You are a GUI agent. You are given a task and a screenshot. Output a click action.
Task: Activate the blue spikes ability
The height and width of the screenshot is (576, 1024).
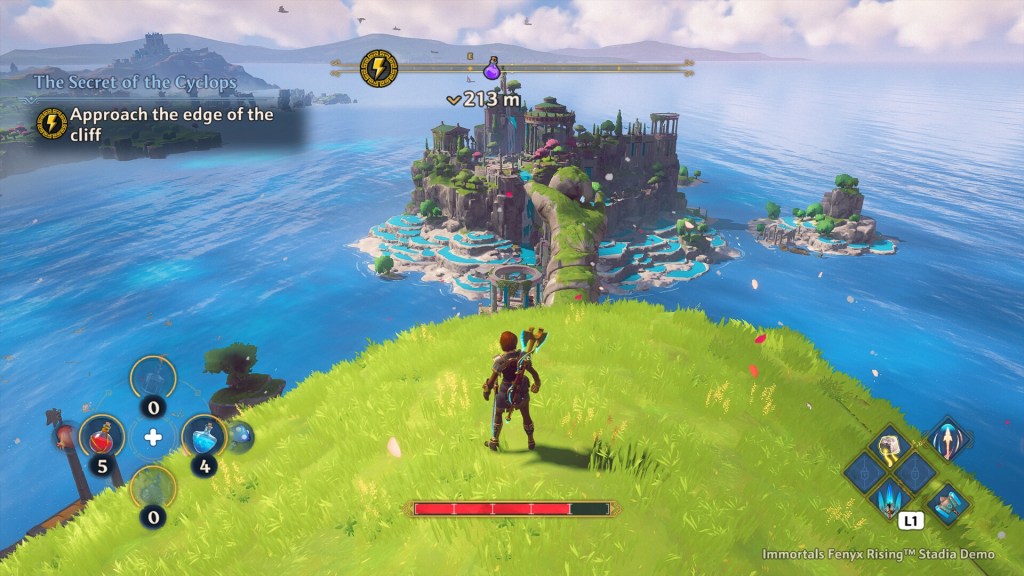pyautogui.click(x=888, y=495)
